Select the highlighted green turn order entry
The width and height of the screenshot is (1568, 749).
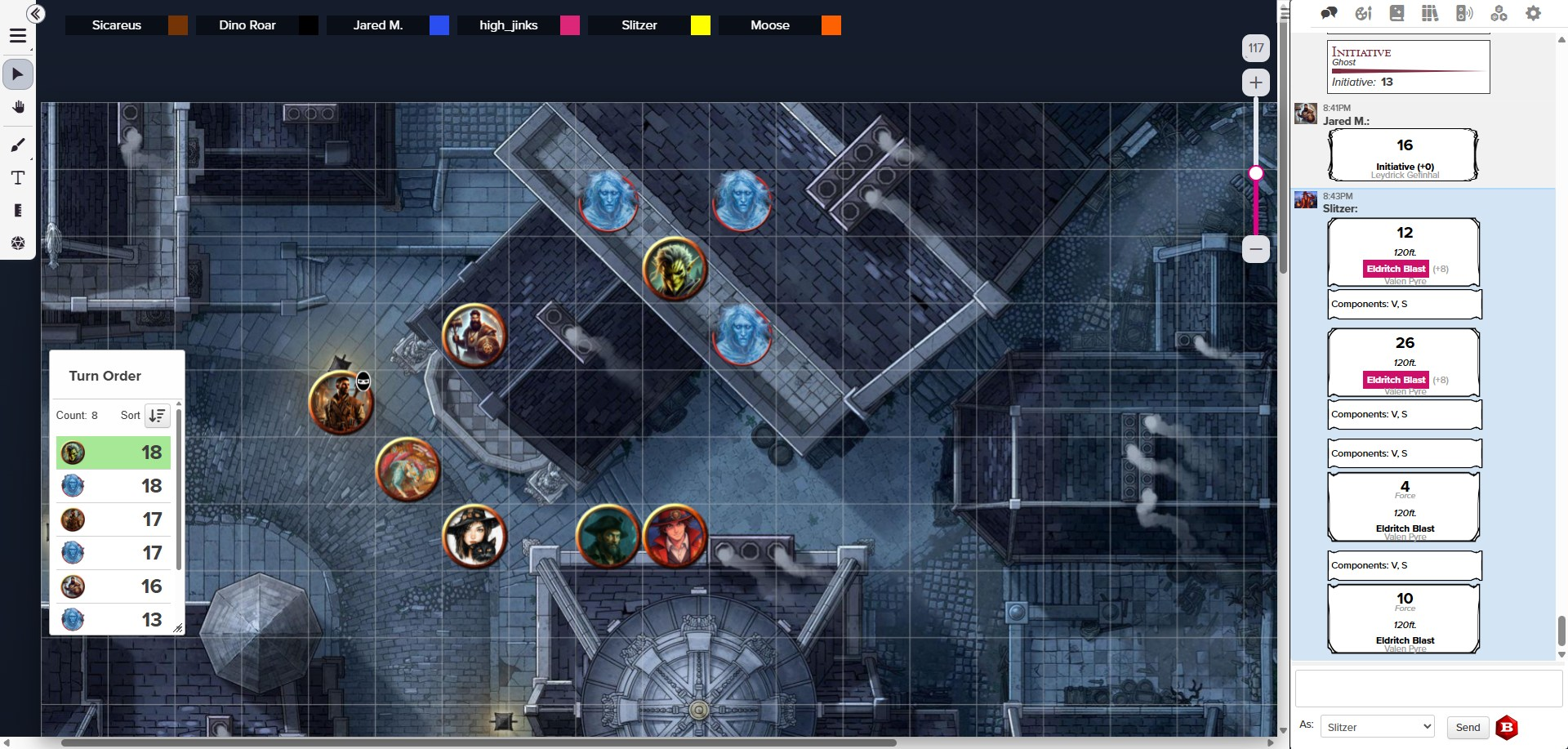pos(113,453)
